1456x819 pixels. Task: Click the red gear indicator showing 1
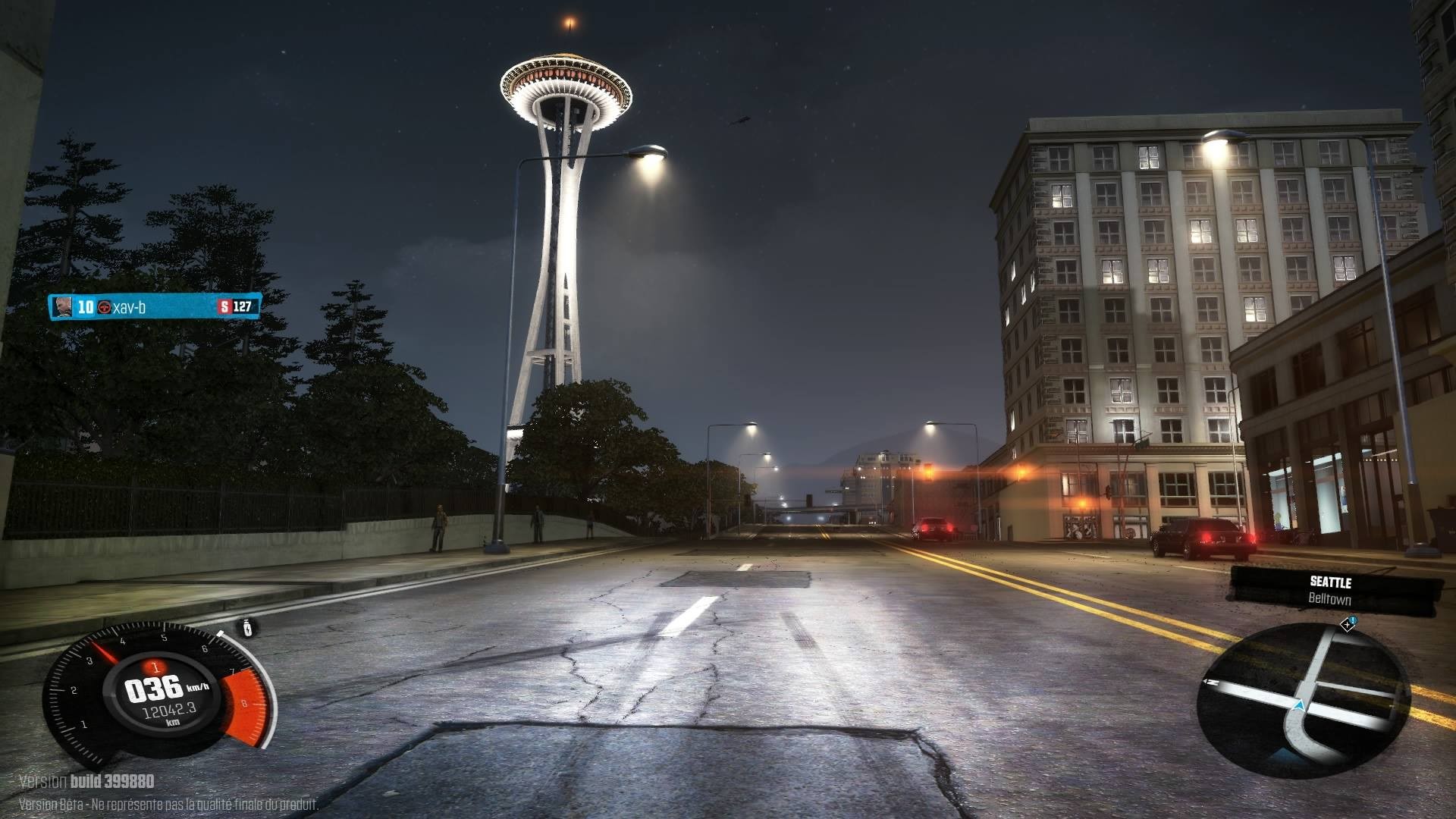[156, 668]
